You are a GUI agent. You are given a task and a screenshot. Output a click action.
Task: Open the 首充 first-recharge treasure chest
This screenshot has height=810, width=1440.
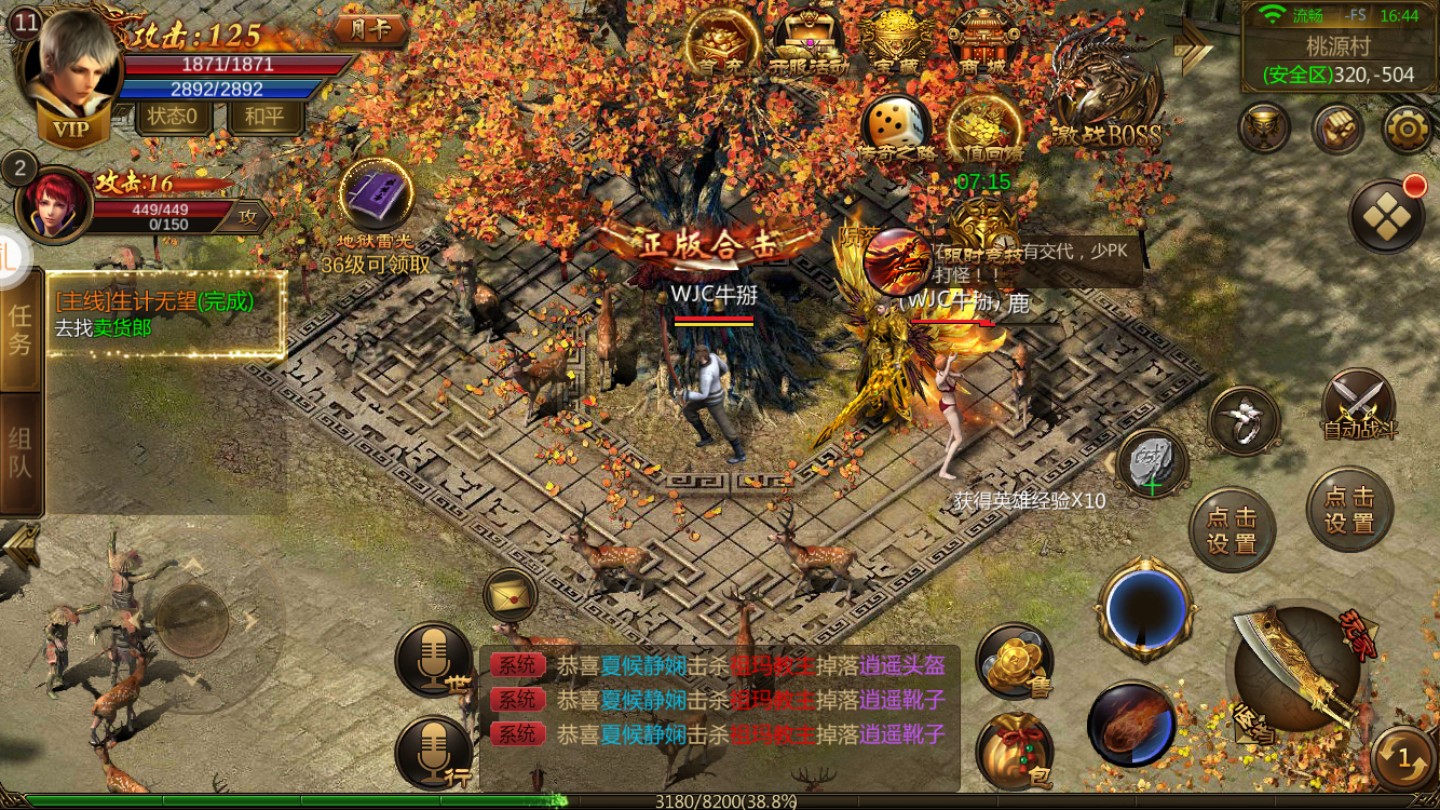[x=721, y=42]
